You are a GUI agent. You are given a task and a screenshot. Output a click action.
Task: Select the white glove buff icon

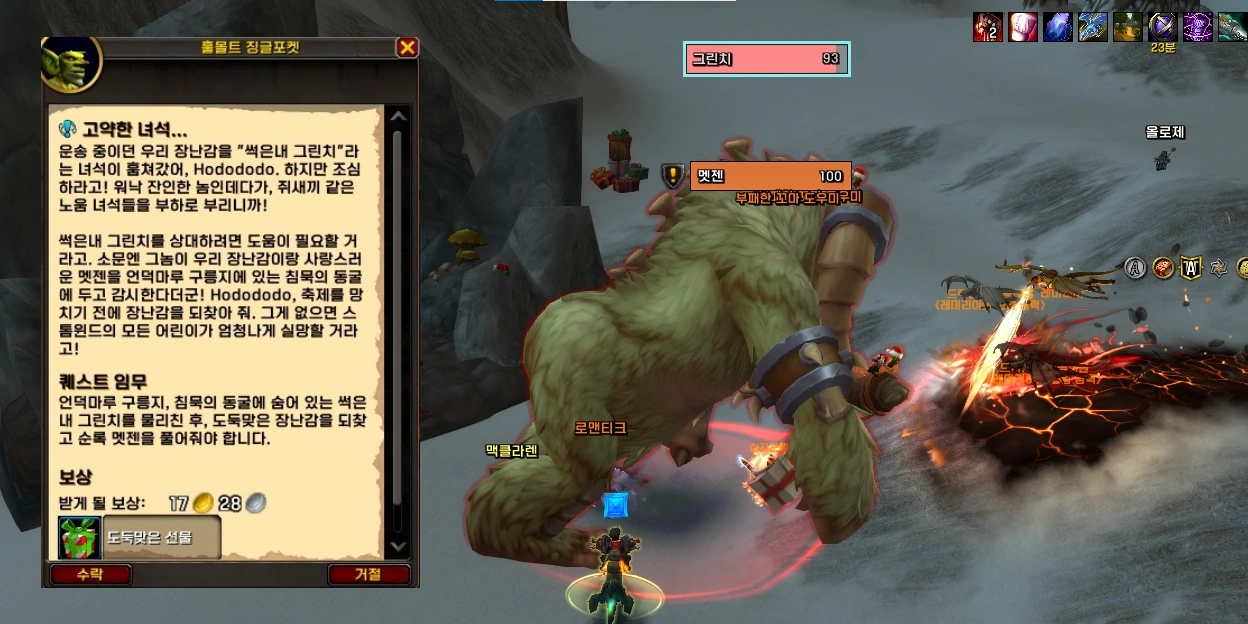coord(1023,27)
